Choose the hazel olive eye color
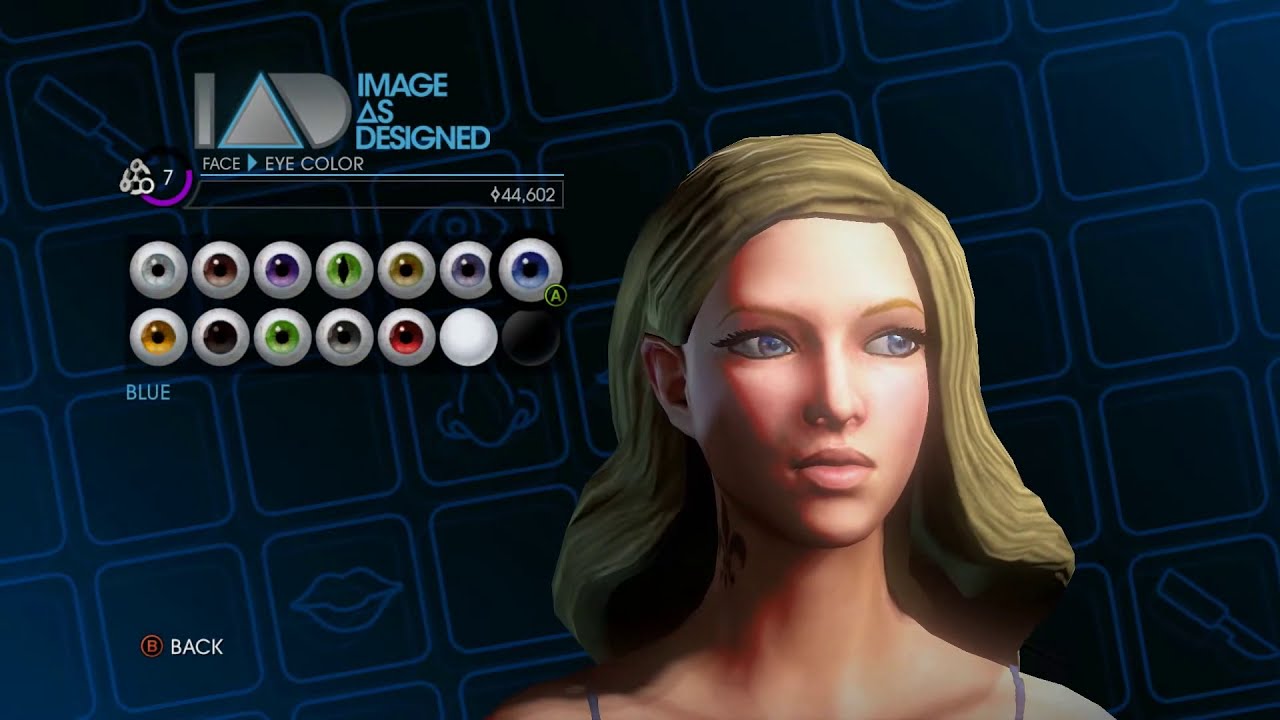 [406, 270]
